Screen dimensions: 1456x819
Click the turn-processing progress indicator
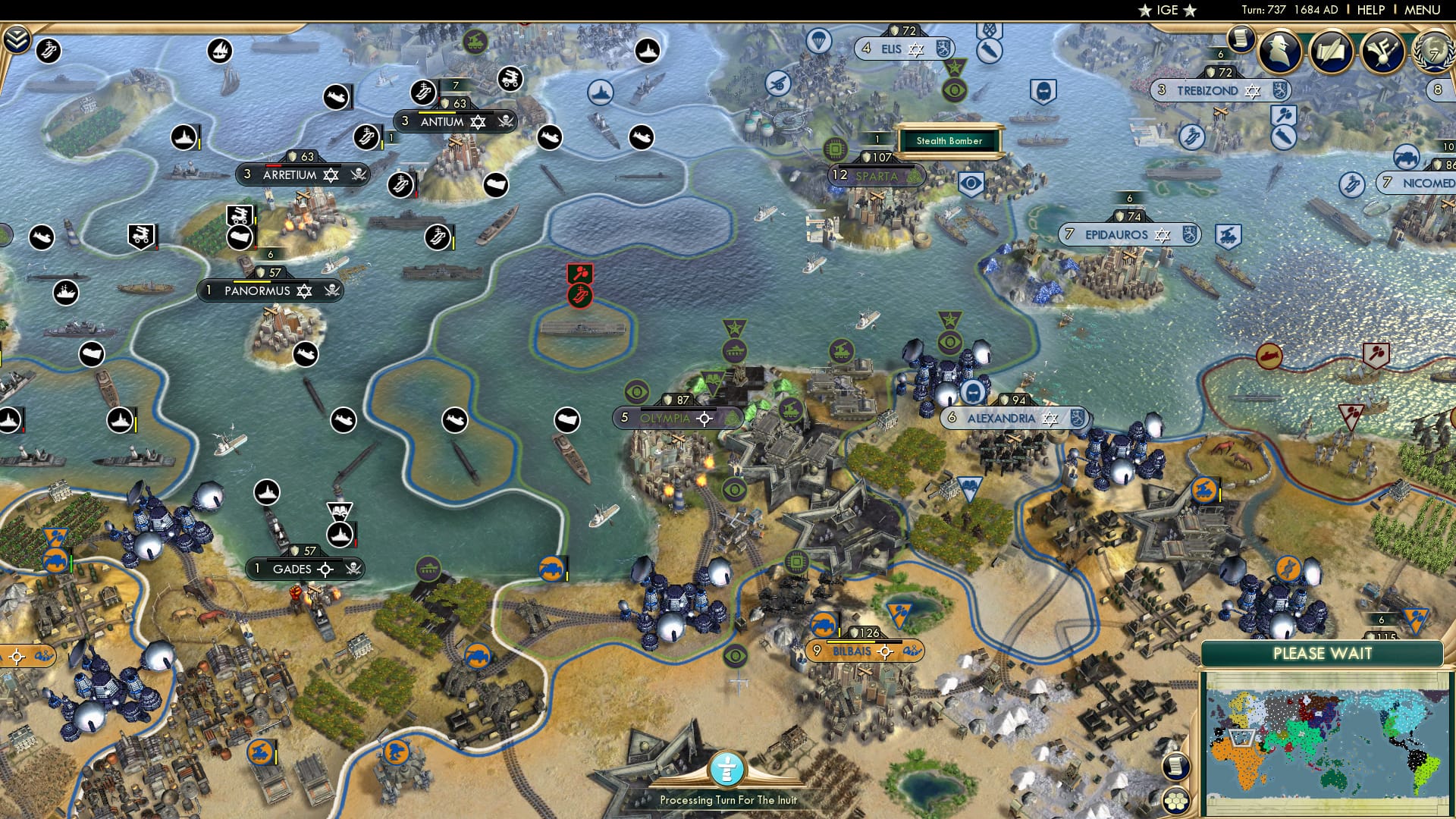tap(727, 770)
